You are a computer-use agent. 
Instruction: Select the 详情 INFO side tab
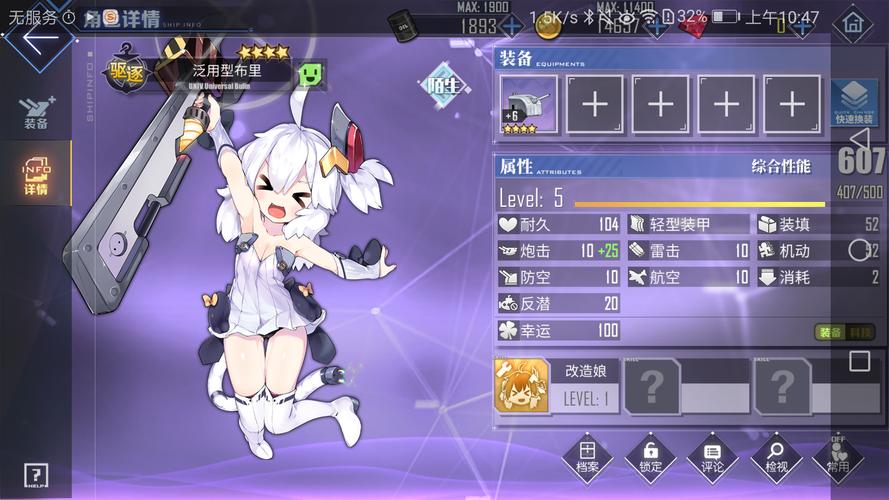point(35,176)
